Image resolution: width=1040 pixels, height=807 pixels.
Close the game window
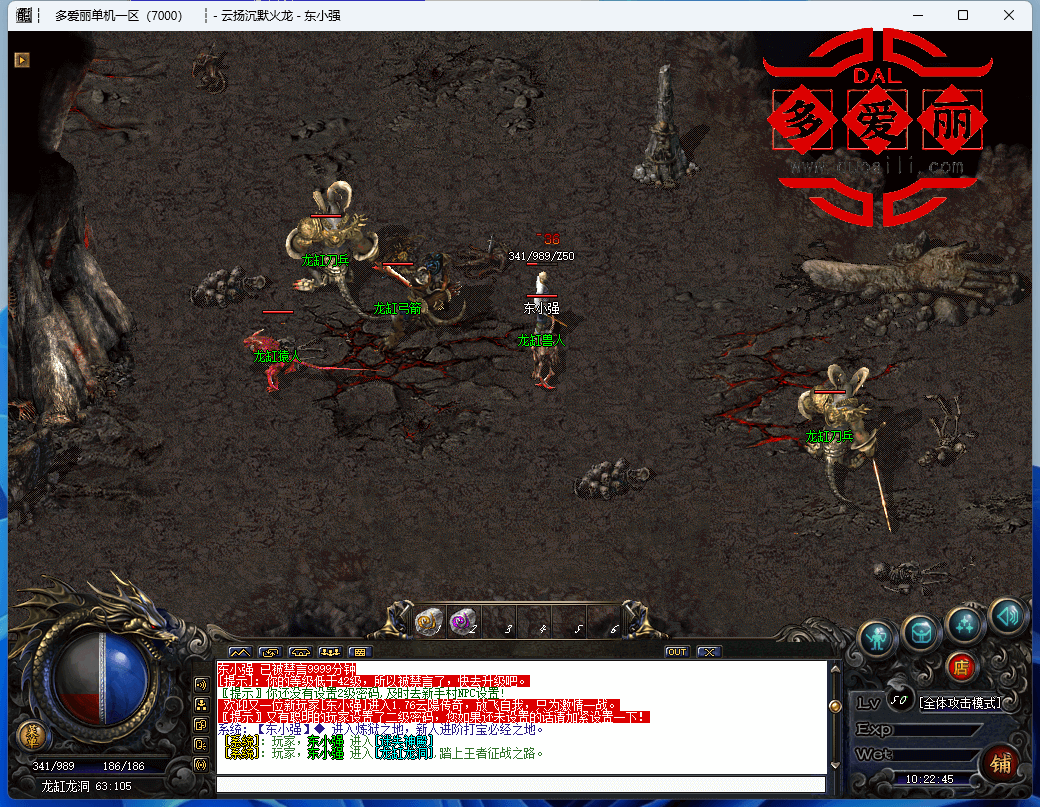1010,15
